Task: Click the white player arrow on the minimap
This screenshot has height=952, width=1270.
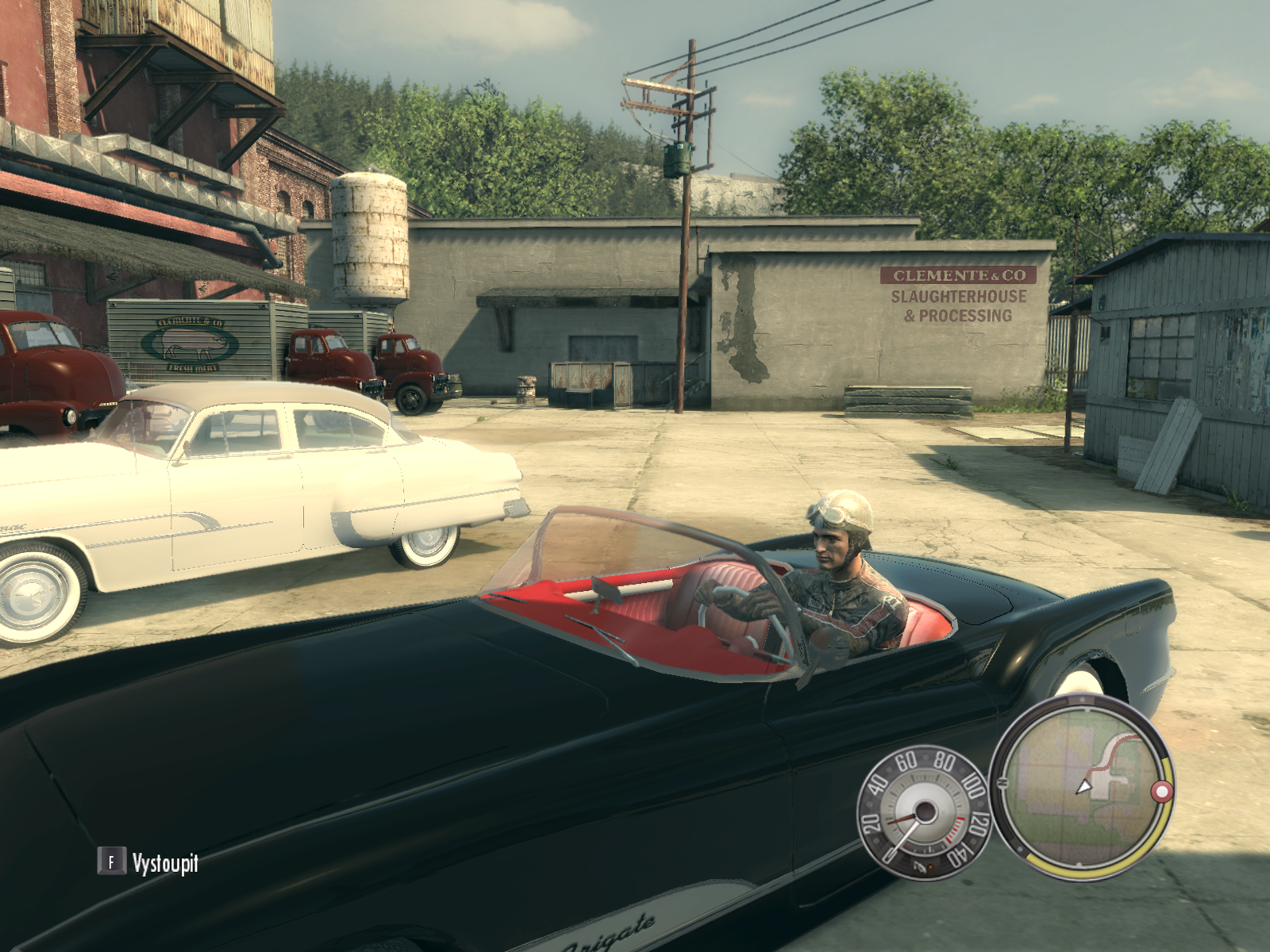Action: coord(1083,786)
